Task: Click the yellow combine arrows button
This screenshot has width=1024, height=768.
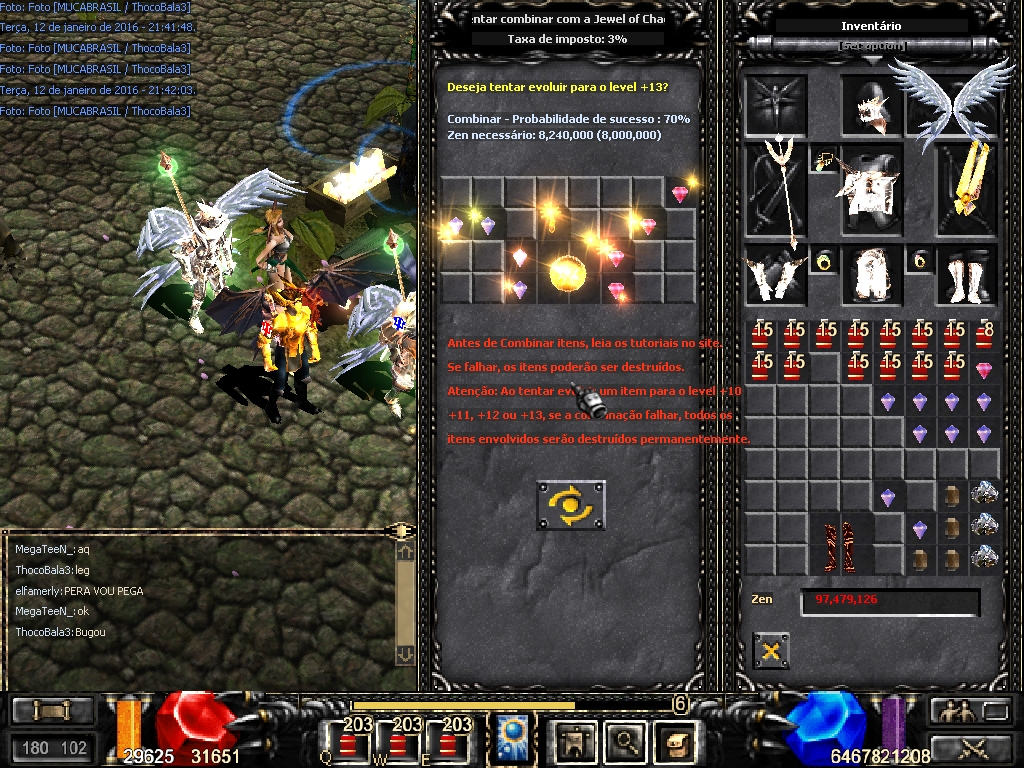Action: tap(570, 505)
